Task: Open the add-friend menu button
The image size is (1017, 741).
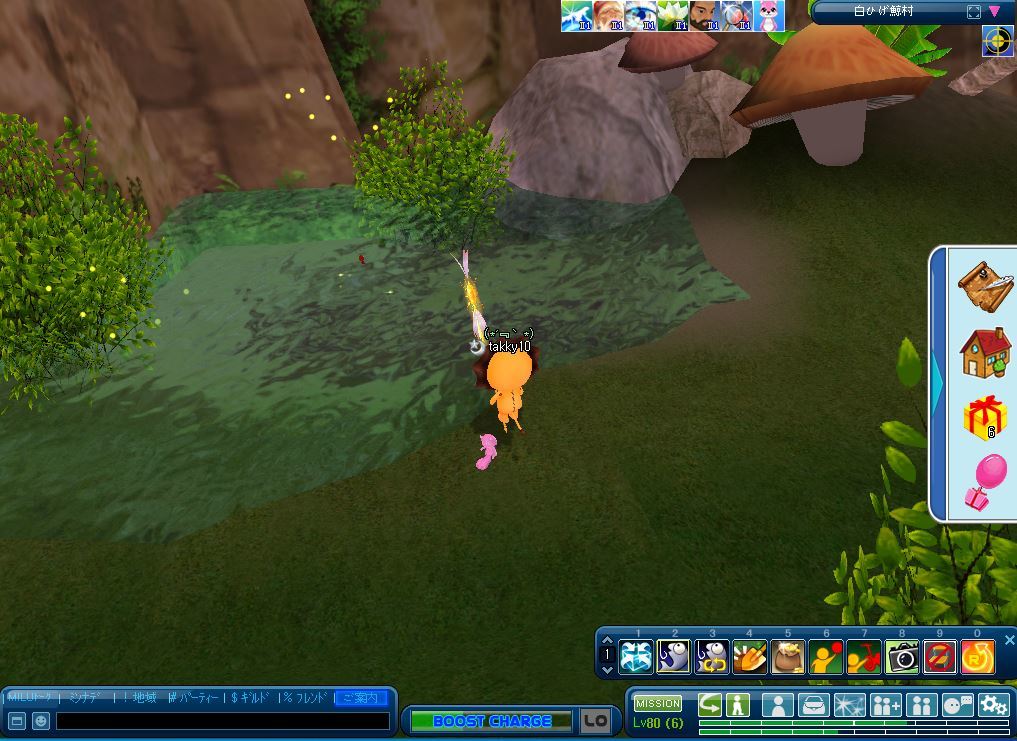Action: click(885, 704)
